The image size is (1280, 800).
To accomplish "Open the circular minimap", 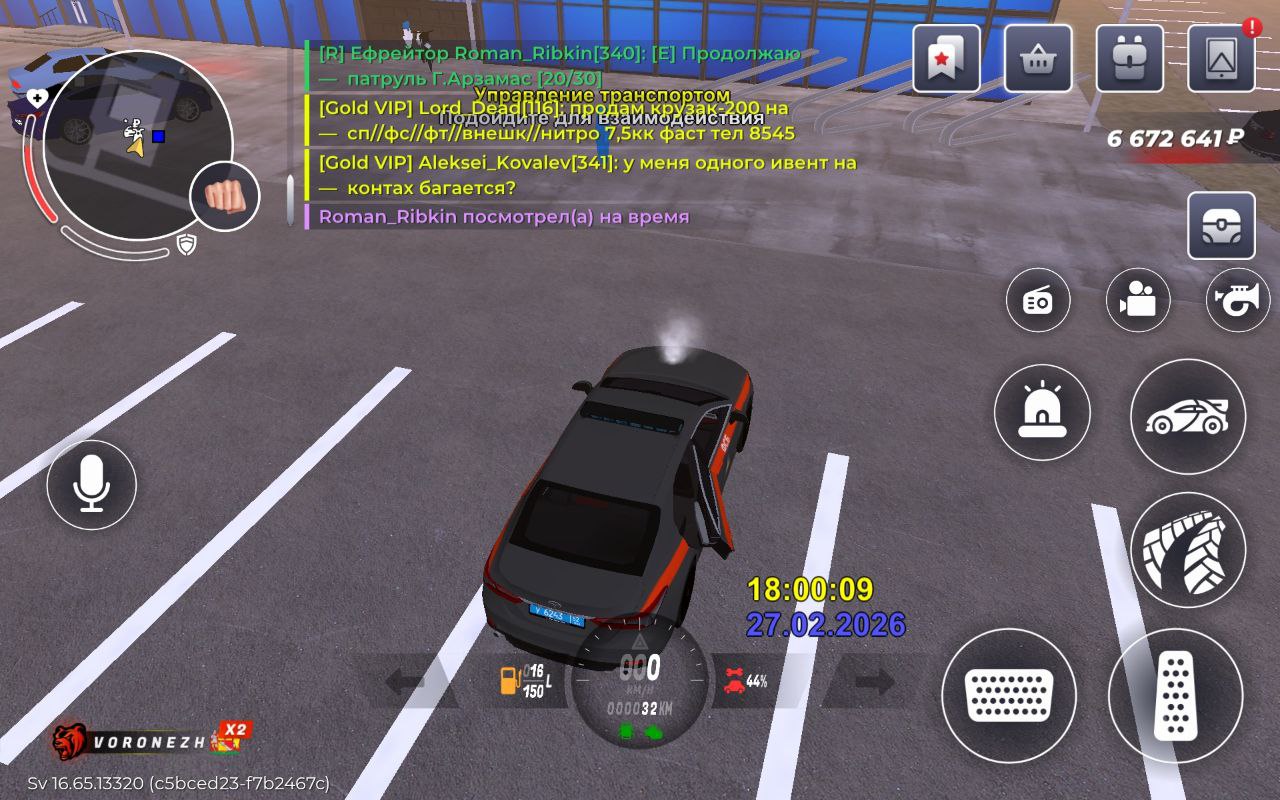I will click(137, 144).
